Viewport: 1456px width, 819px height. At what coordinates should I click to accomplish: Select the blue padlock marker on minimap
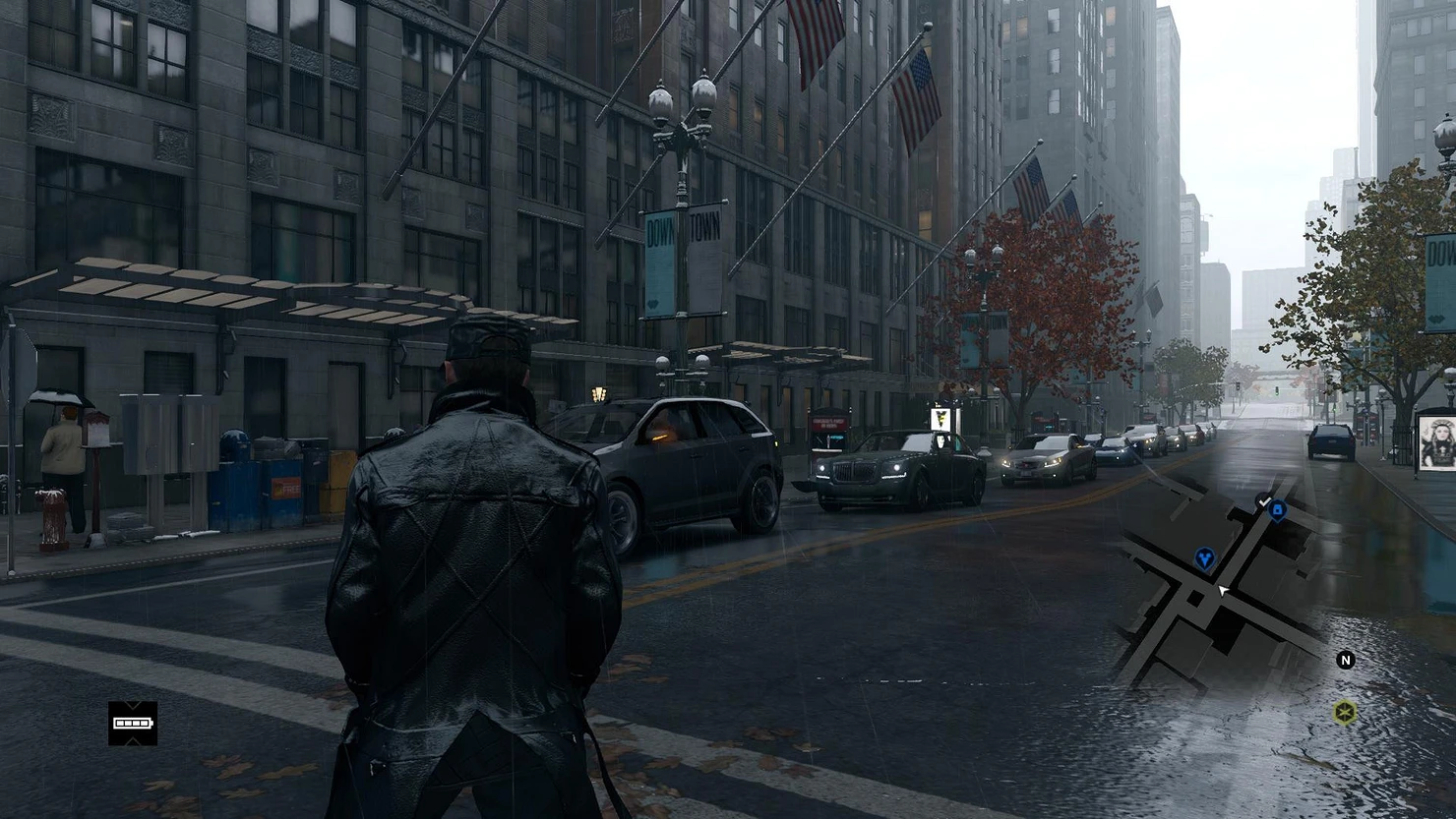click(x=1278, y=510)
